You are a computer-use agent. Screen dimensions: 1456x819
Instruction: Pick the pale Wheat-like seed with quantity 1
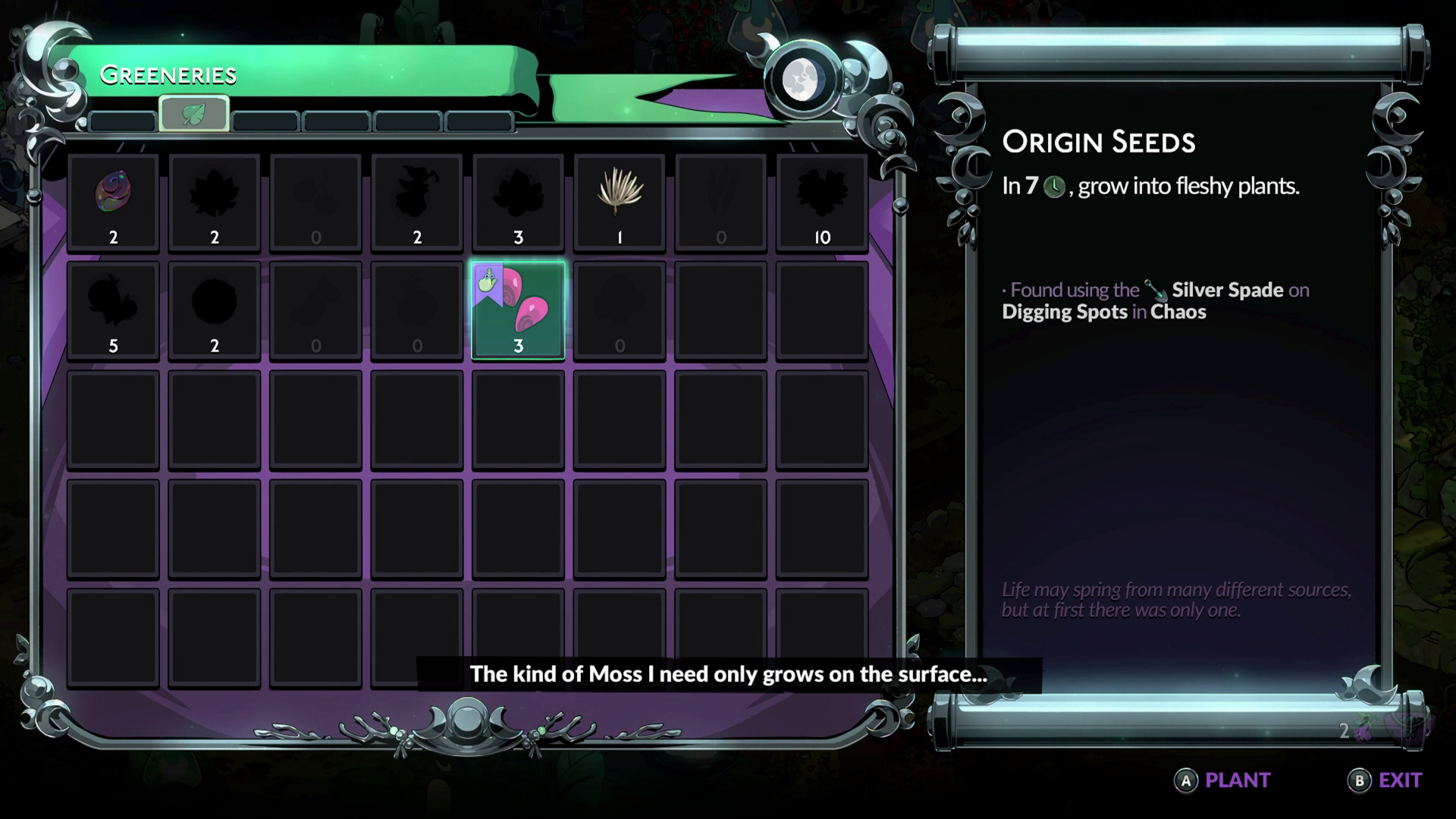tap(620, 197)
